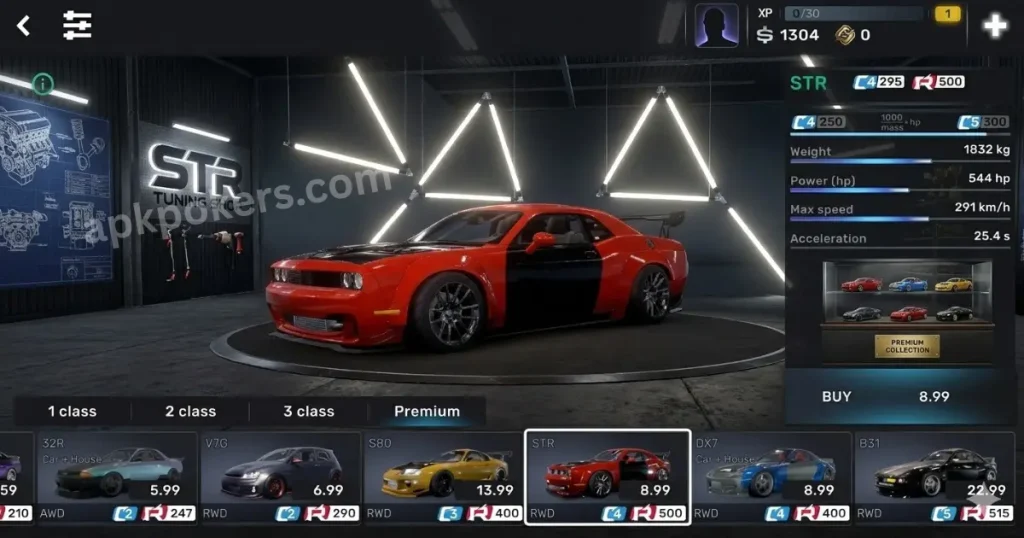Show info via the green info icon
Image resolution: width=1024 pixels, height=538 pixels.
42,83
